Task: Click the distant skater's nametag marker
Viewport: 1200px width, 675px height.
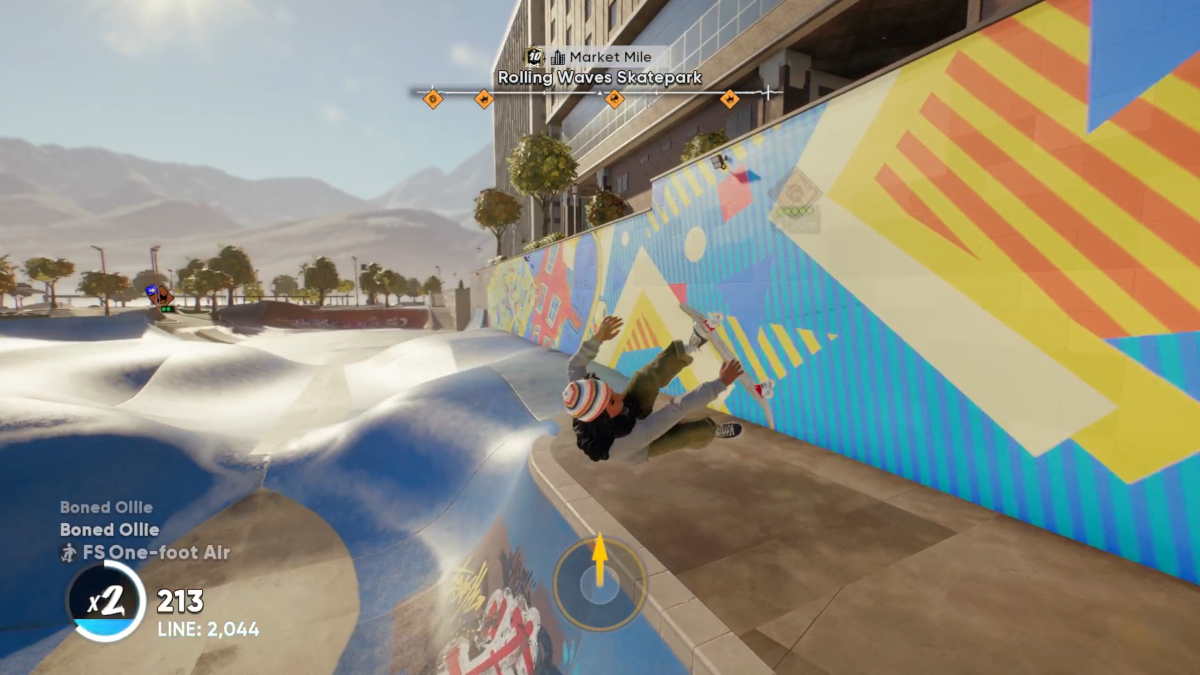Action: 158,295
